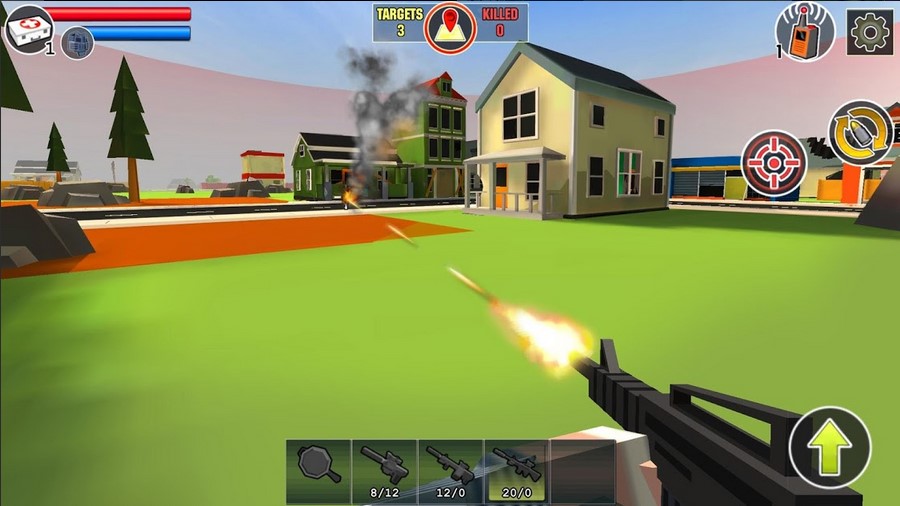
Task: Activate the red crosshair aim button
Action: click(x=774, y=162)
